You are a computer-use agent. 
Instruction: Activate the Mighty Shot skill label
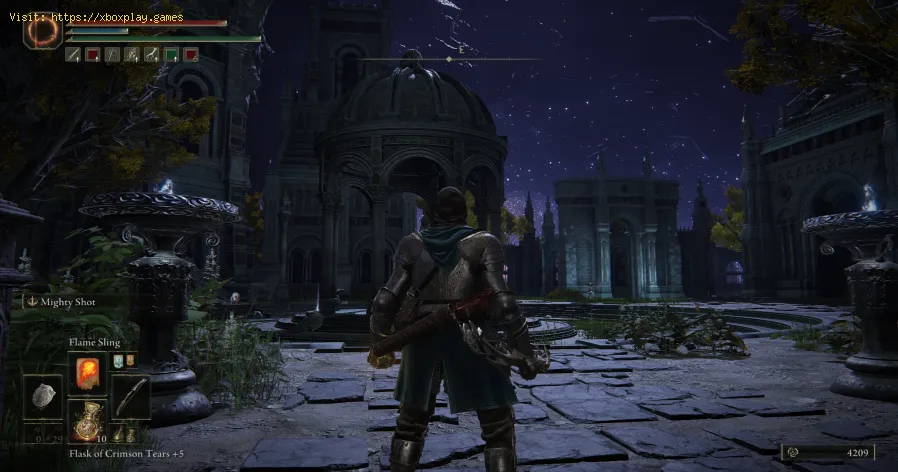[x=68, y=300]
